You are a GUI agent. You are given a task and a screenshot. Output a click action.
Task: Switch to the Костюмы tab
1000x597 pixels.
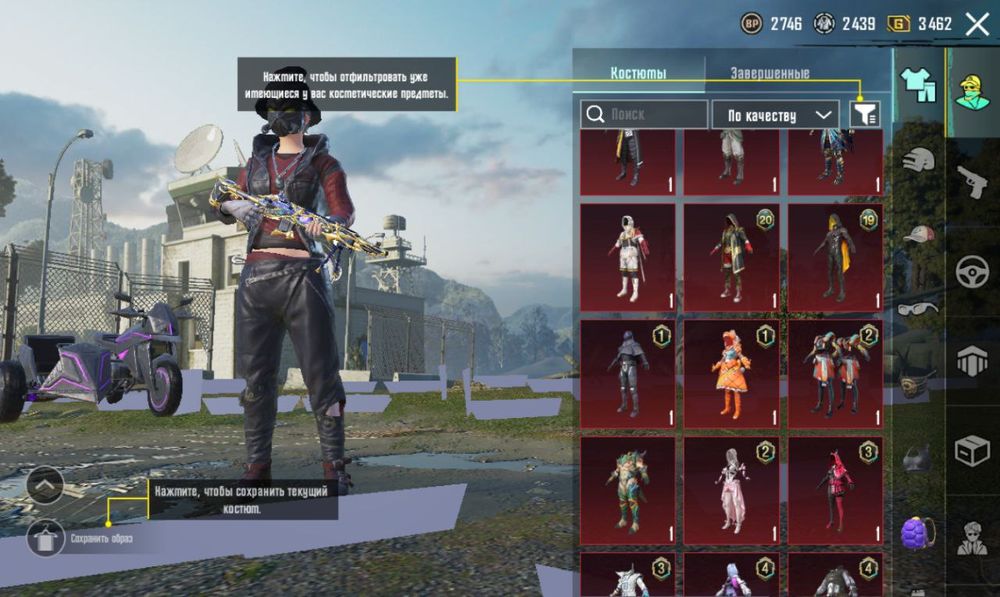pyautogui.click(x=638, y=73)
